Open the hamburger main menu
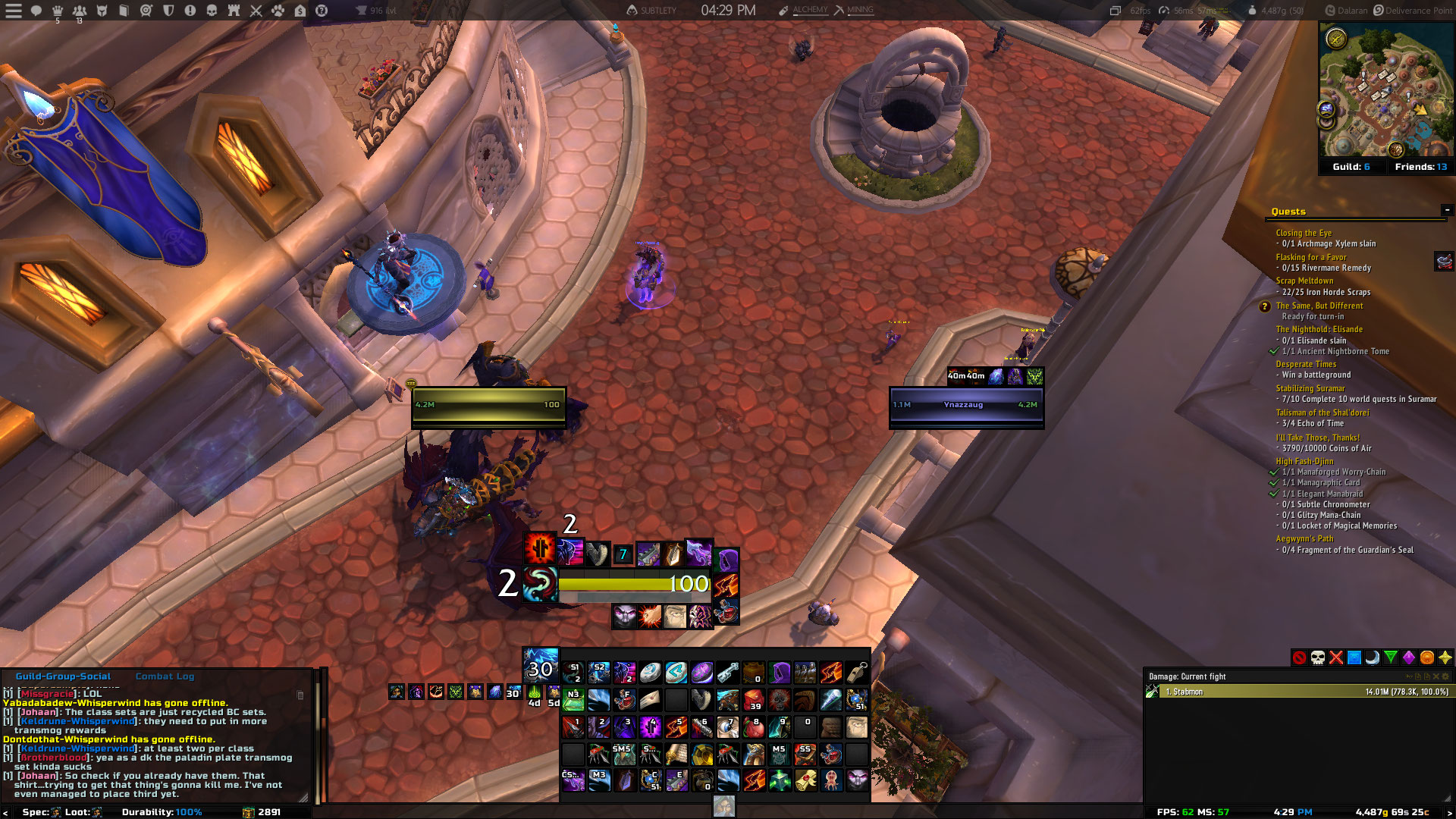Viewport: 1456px width, 819px height. pos(14,11)
